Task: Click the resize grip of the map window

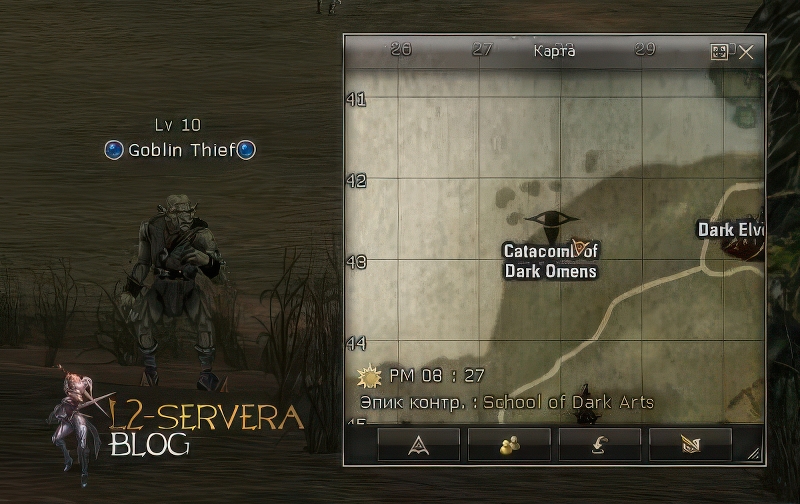Action: pos(753,455)
